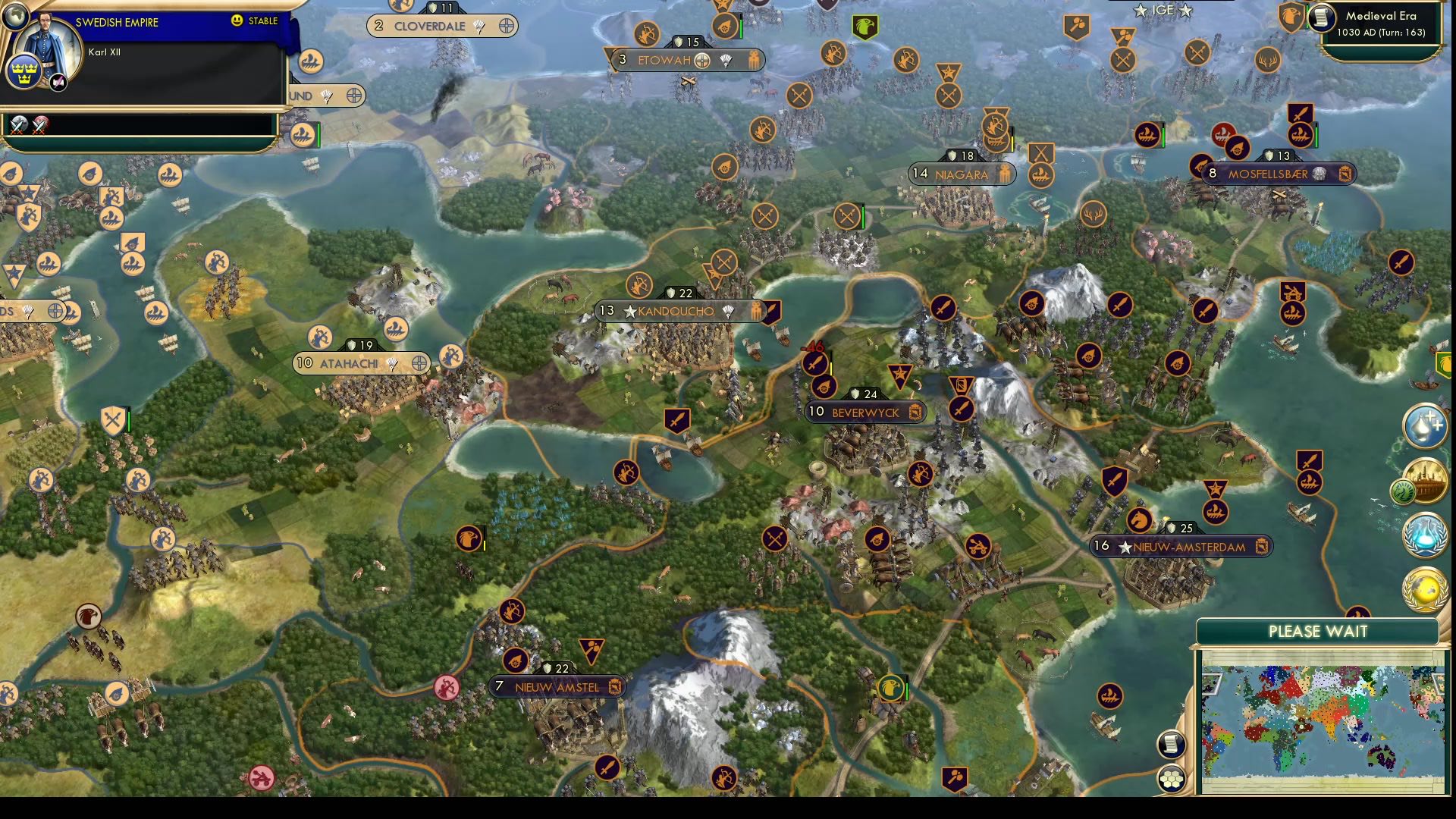Click the smiley face next to STABLE
Screen dimensions: 1456x819
coord(237,22)
